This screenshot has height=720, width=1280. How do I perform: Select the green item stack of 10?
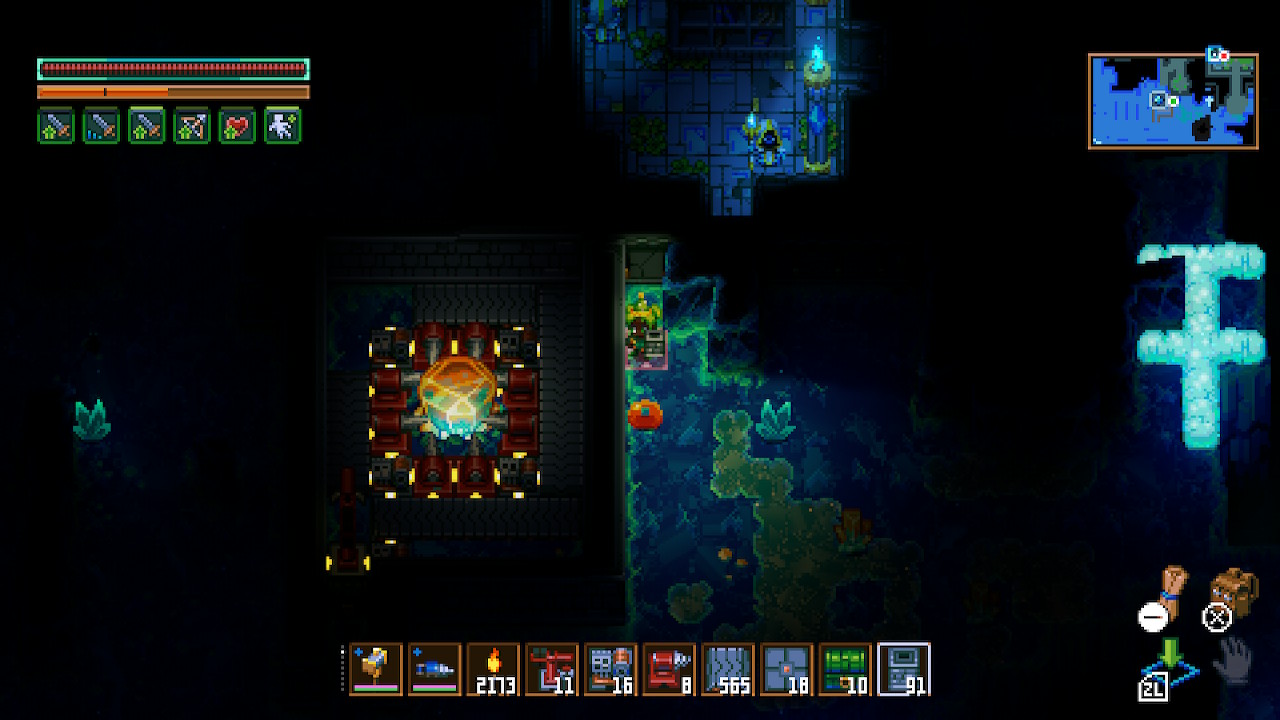[x=845, y=668]
